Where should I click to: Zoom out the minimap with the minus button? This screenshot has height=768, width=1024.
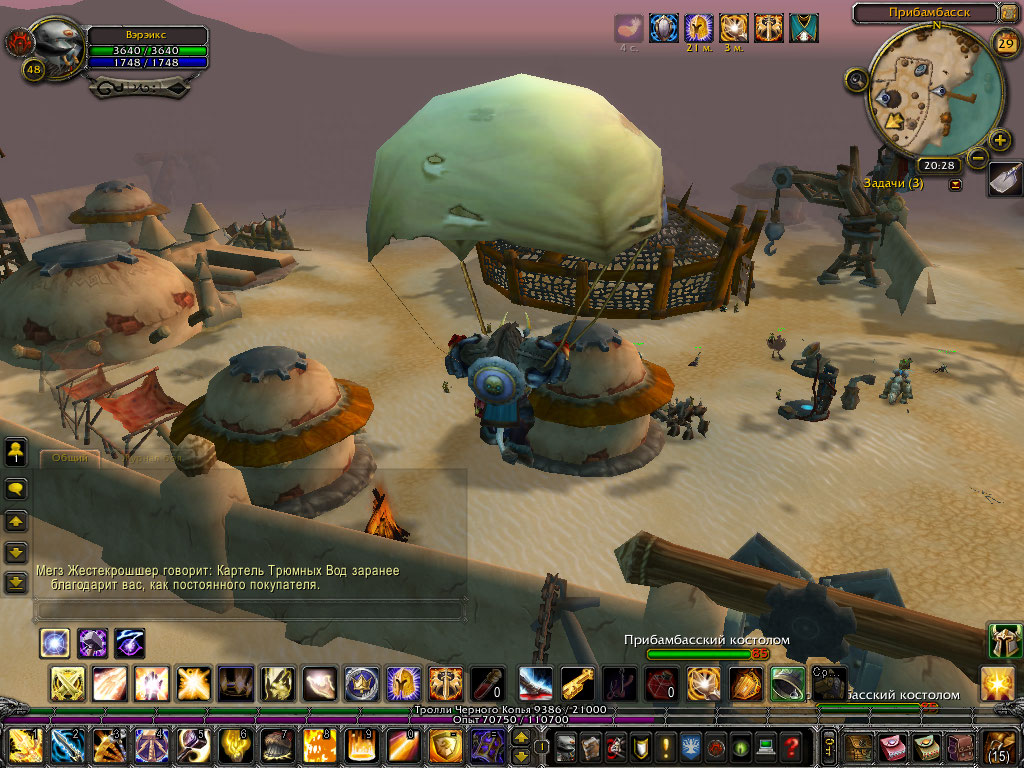(977, 157)
